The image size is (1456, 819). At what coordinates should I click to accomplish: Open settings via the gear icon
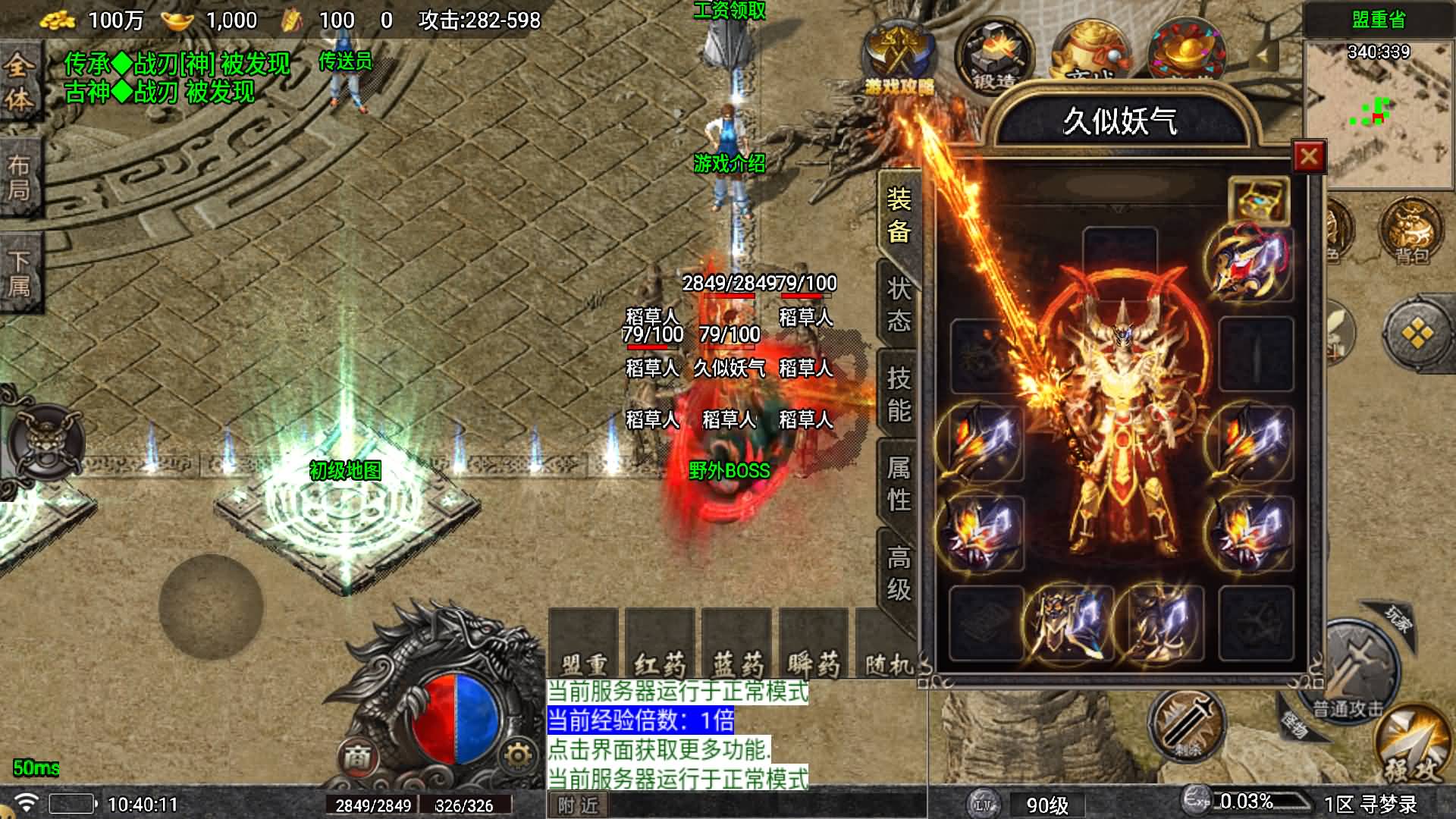518,755
